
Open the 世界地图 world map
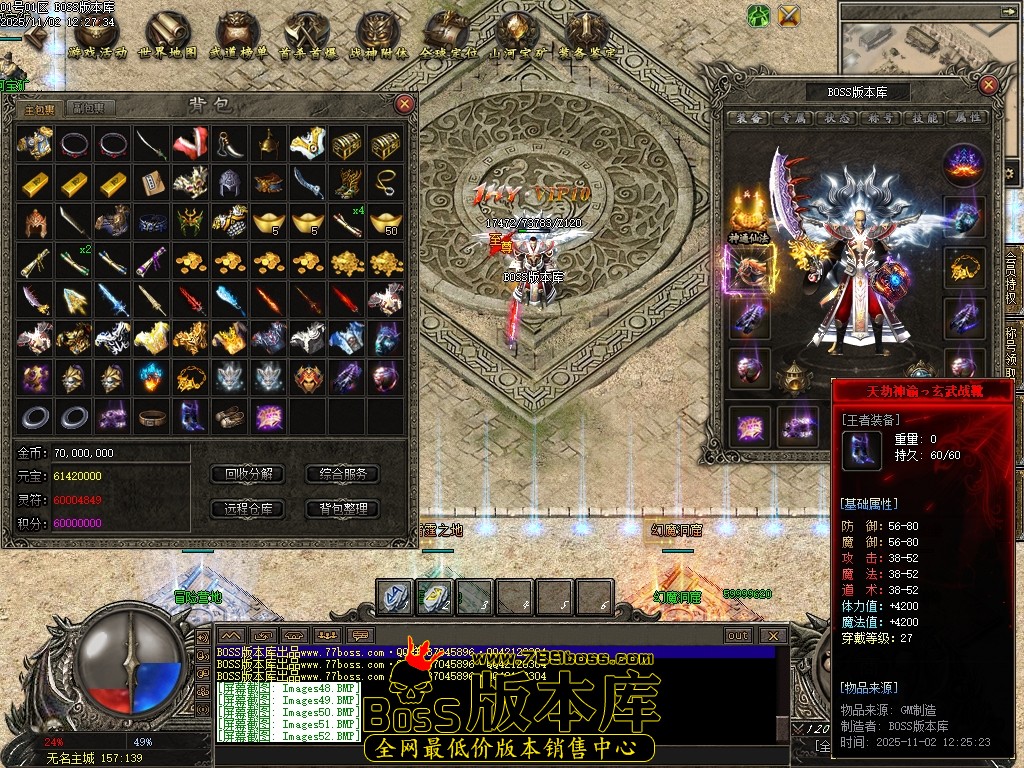click(167, 35)
